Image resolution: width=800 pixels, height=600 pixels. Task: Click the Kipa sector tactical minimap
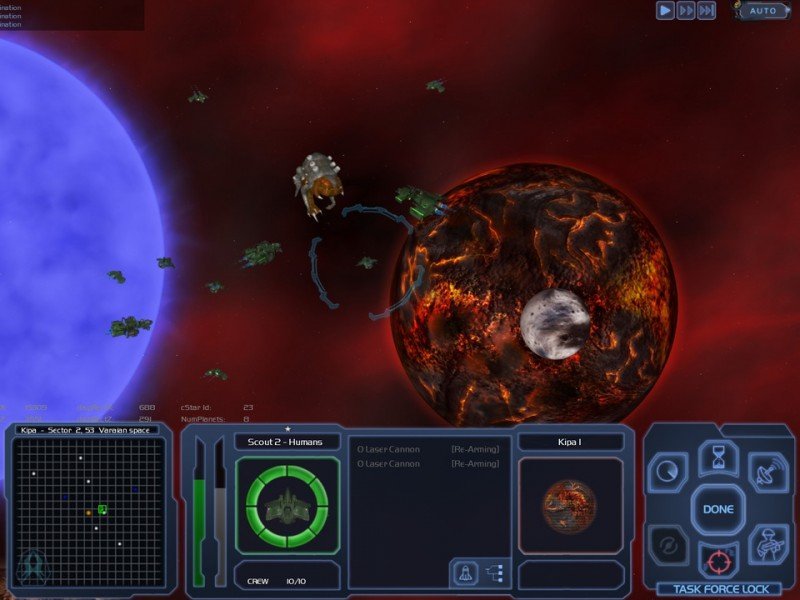point(90,511)
